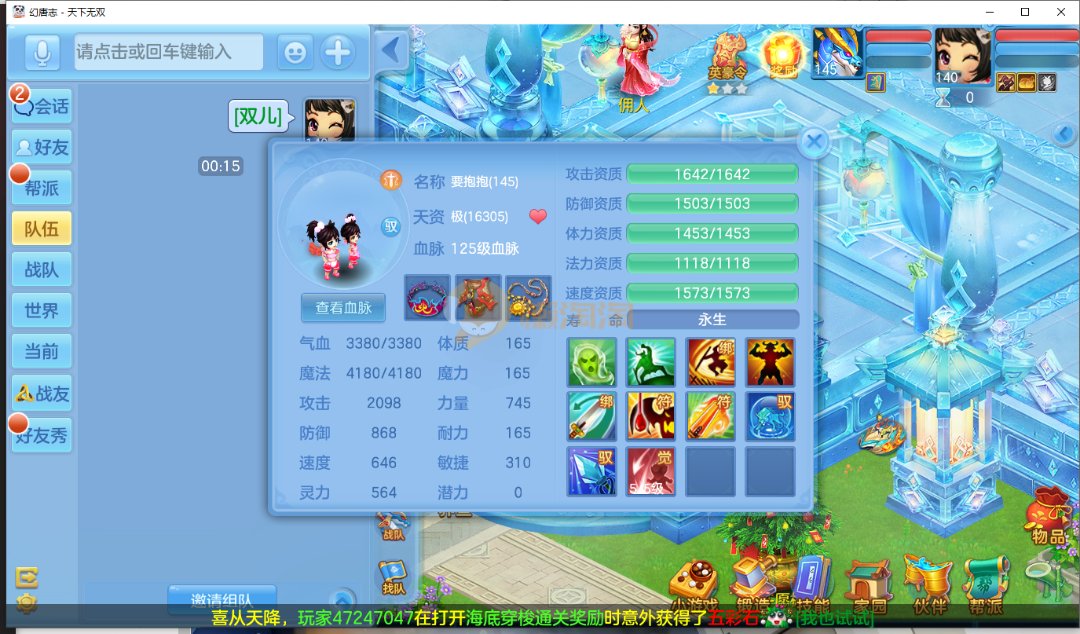
Task: Click the 邀请组队 button
Action: [221, 600]
